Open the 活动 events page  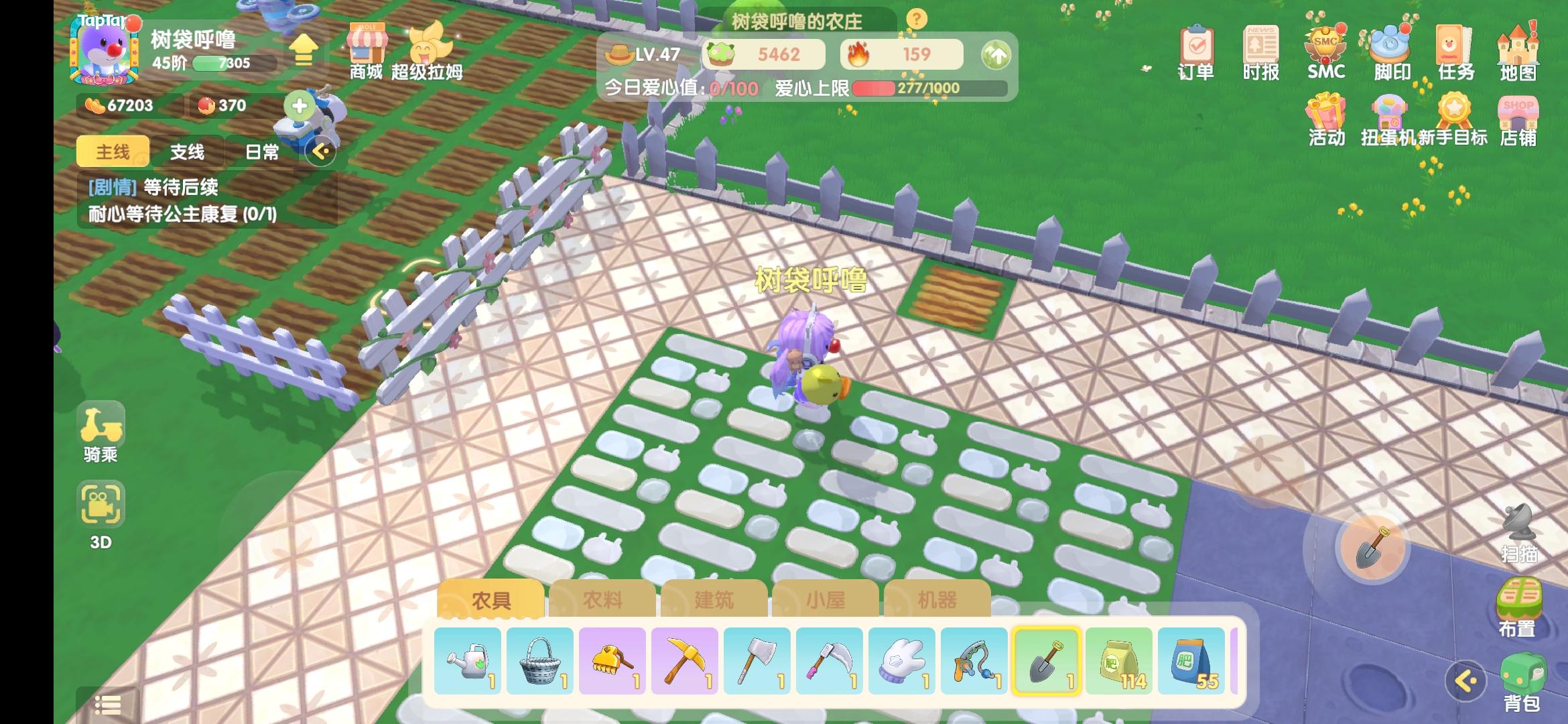[x=1325, y=121]
